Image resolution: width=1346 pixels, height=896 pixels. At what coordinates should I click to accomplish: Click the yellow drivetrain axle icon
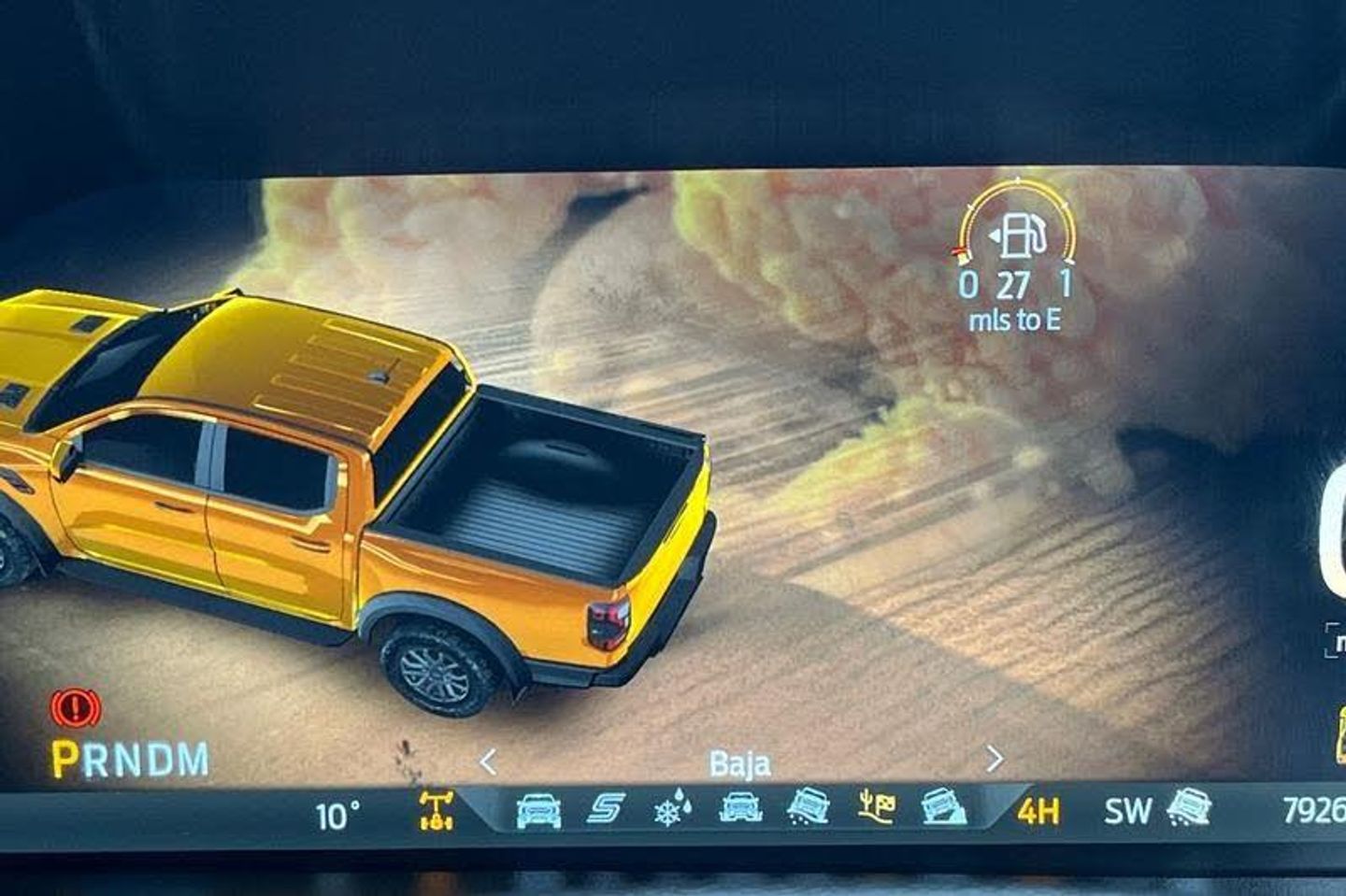437,809
